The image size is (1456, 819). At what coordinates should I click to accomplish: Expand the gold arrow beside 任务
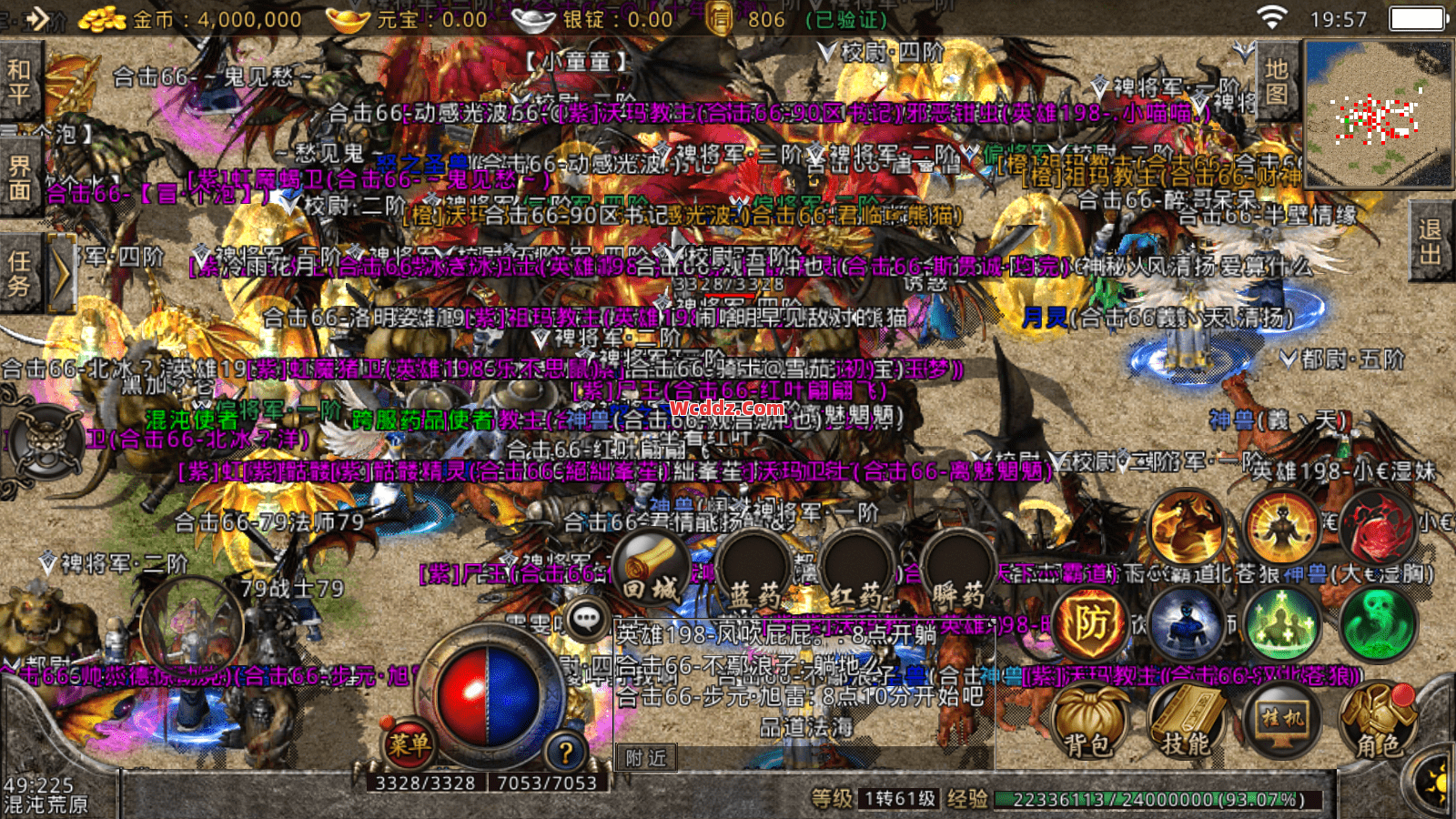(x=61, y=273)
